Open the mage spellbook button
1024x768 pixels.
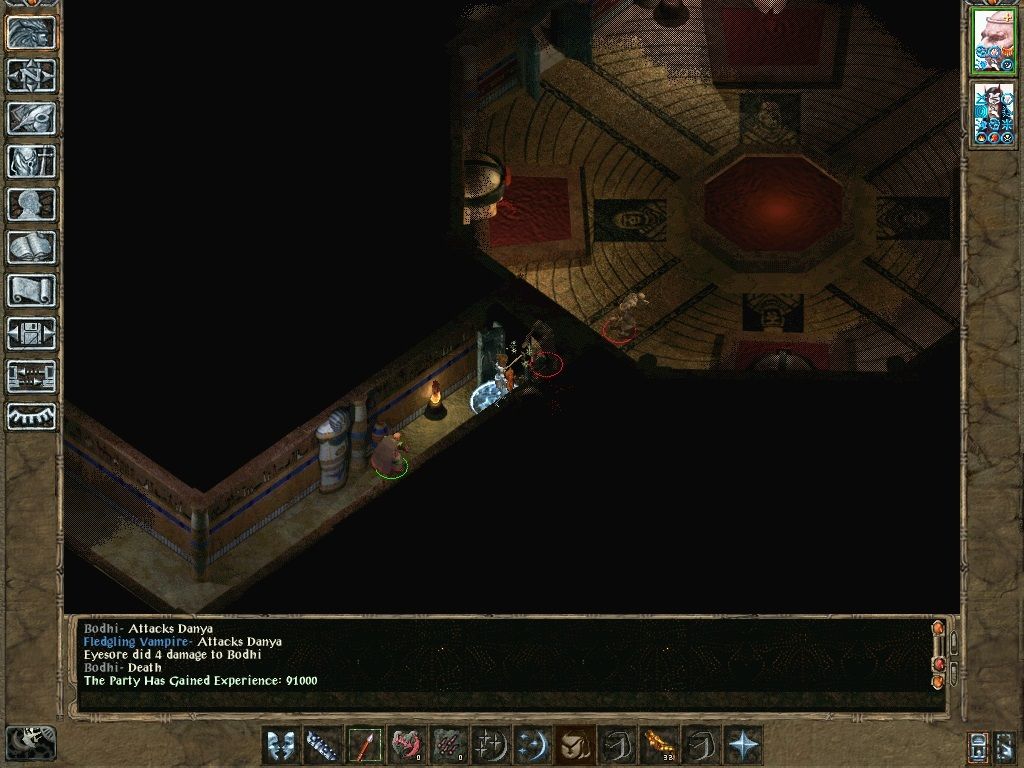pos(31,247)
